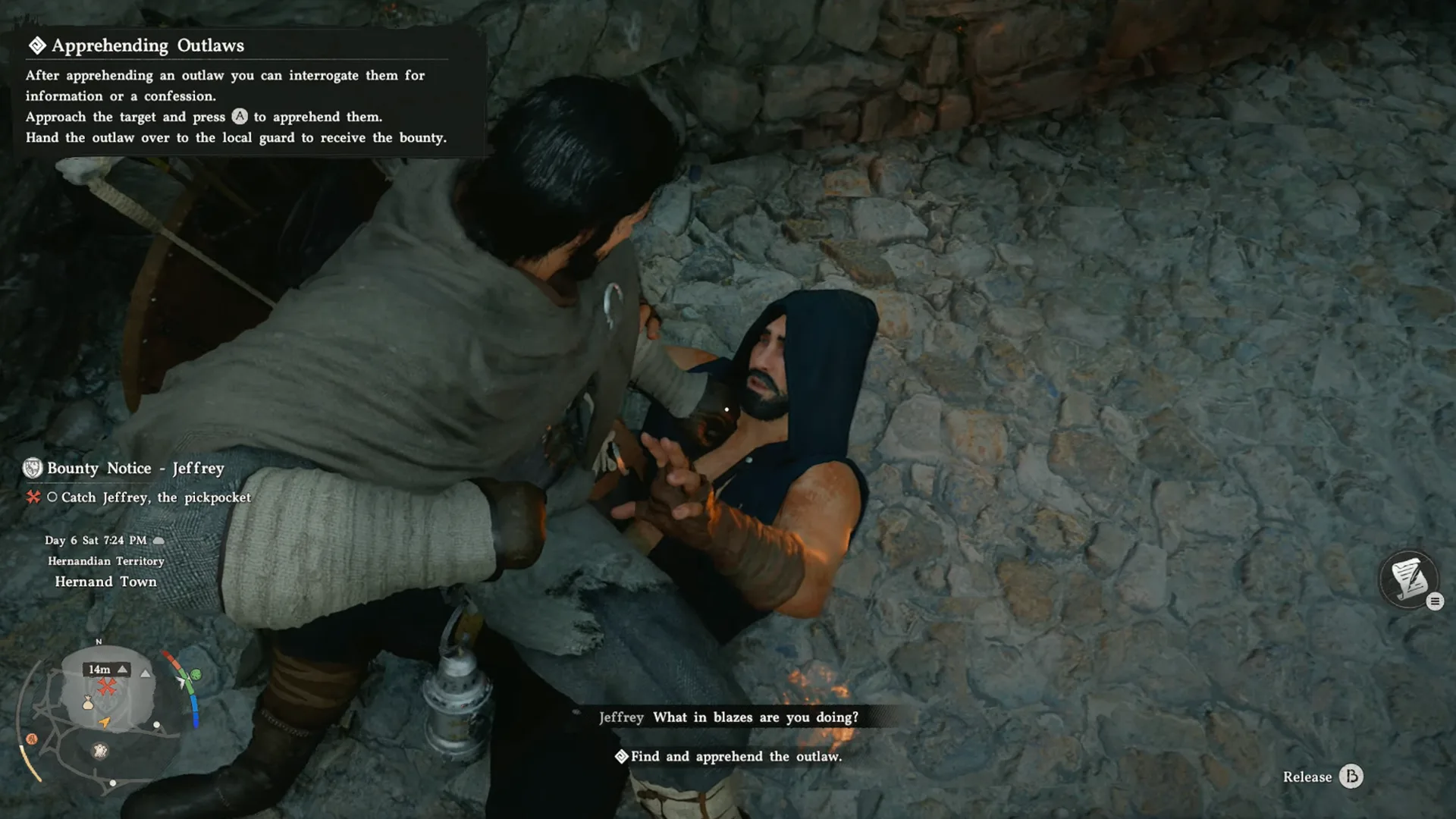Open the scroll quest log icon
The image size is (1456, 819).
point(1410,580)
